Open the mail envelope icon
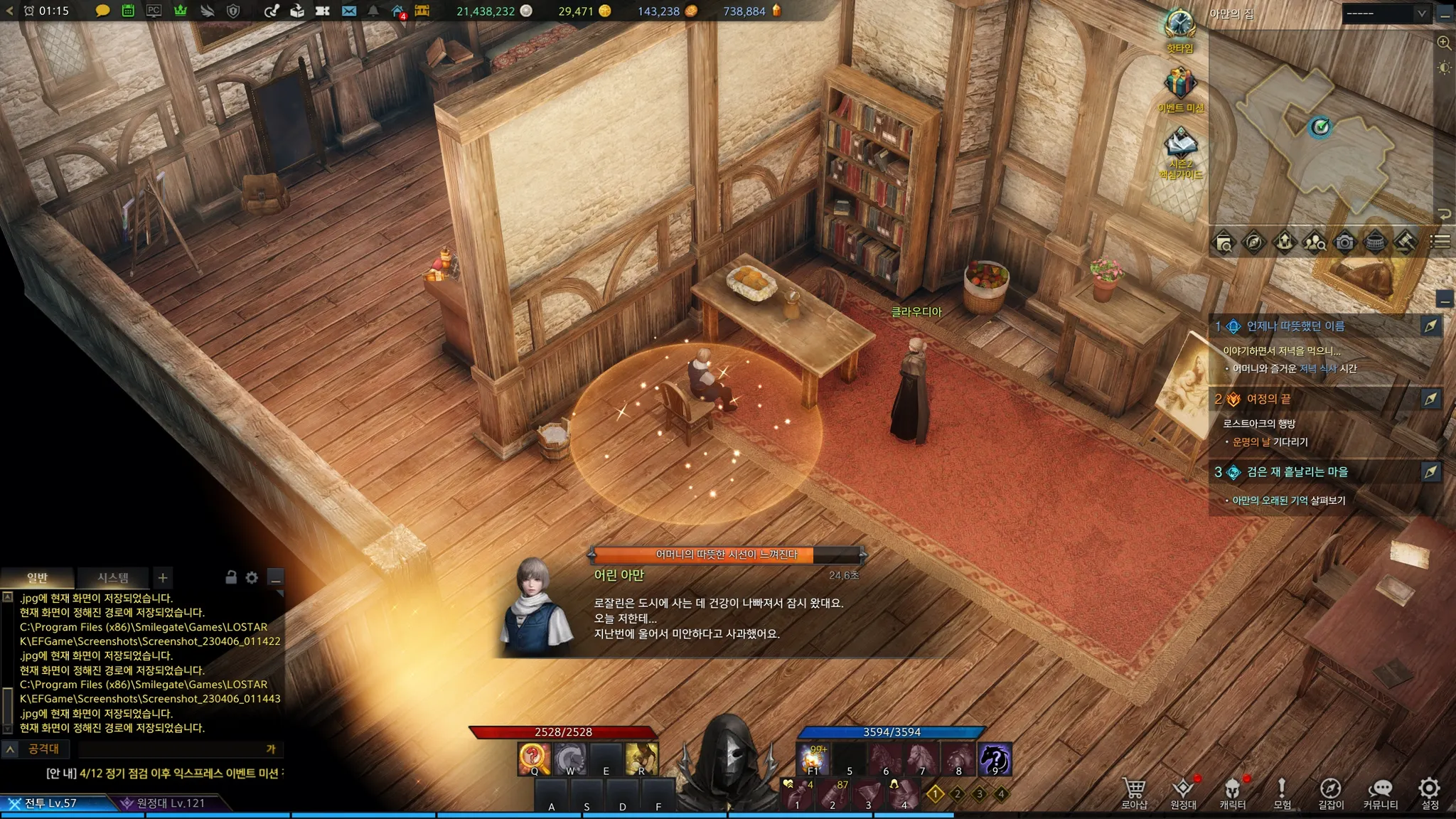The width and height of the screenshot is (1456, 819). pyautogui.click(x=348, y=11)
